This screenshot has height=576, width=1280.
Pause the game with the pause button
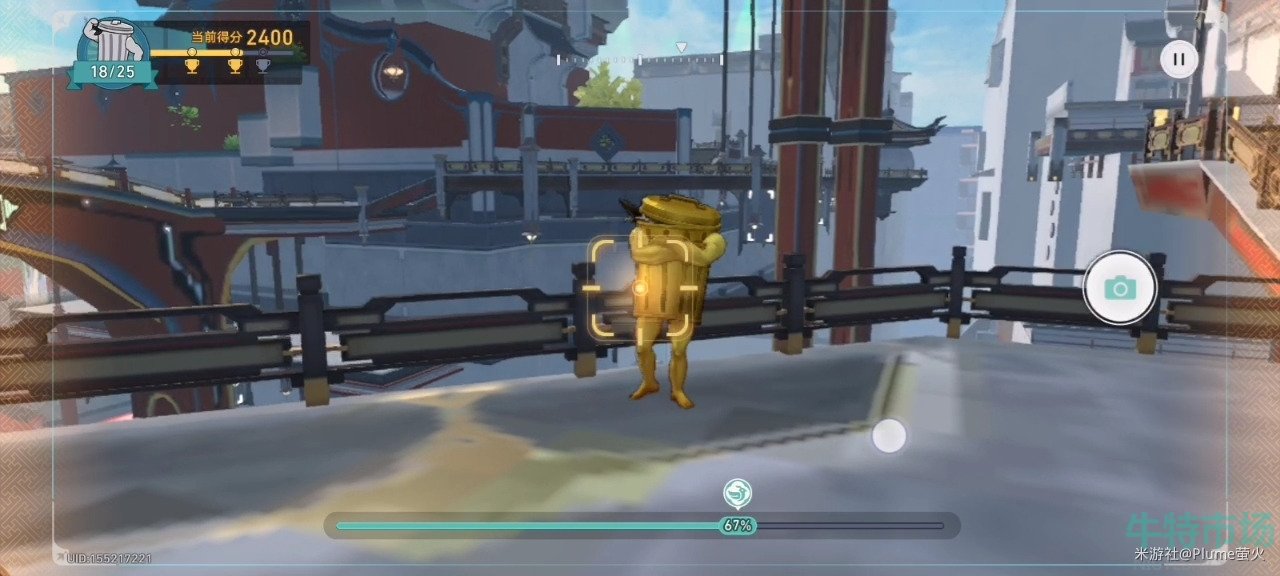tap(1179, 59)
